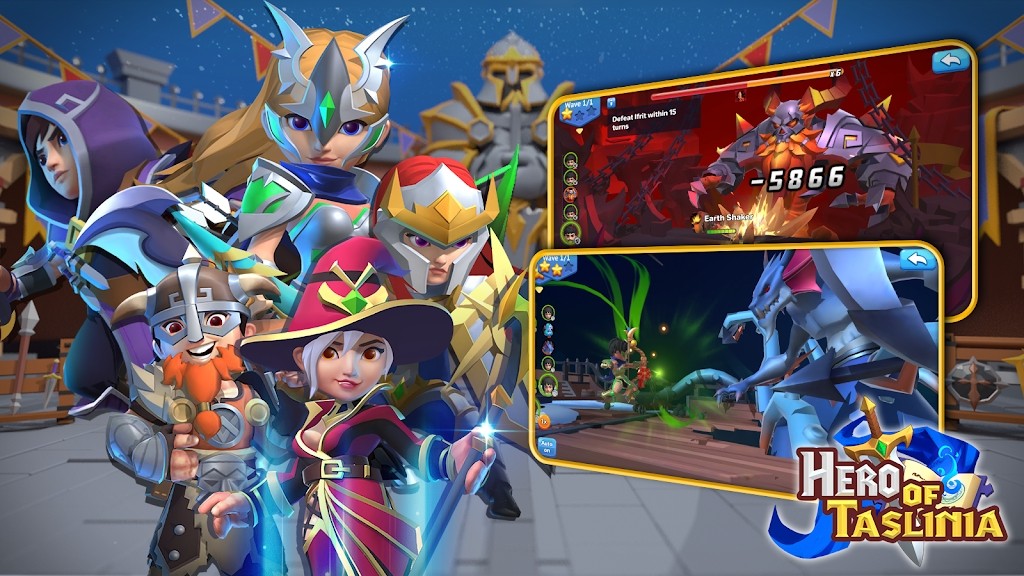Open the blue info icon beside the objective
Screen dimensions: 1024x576
click(x=610, y=101)
